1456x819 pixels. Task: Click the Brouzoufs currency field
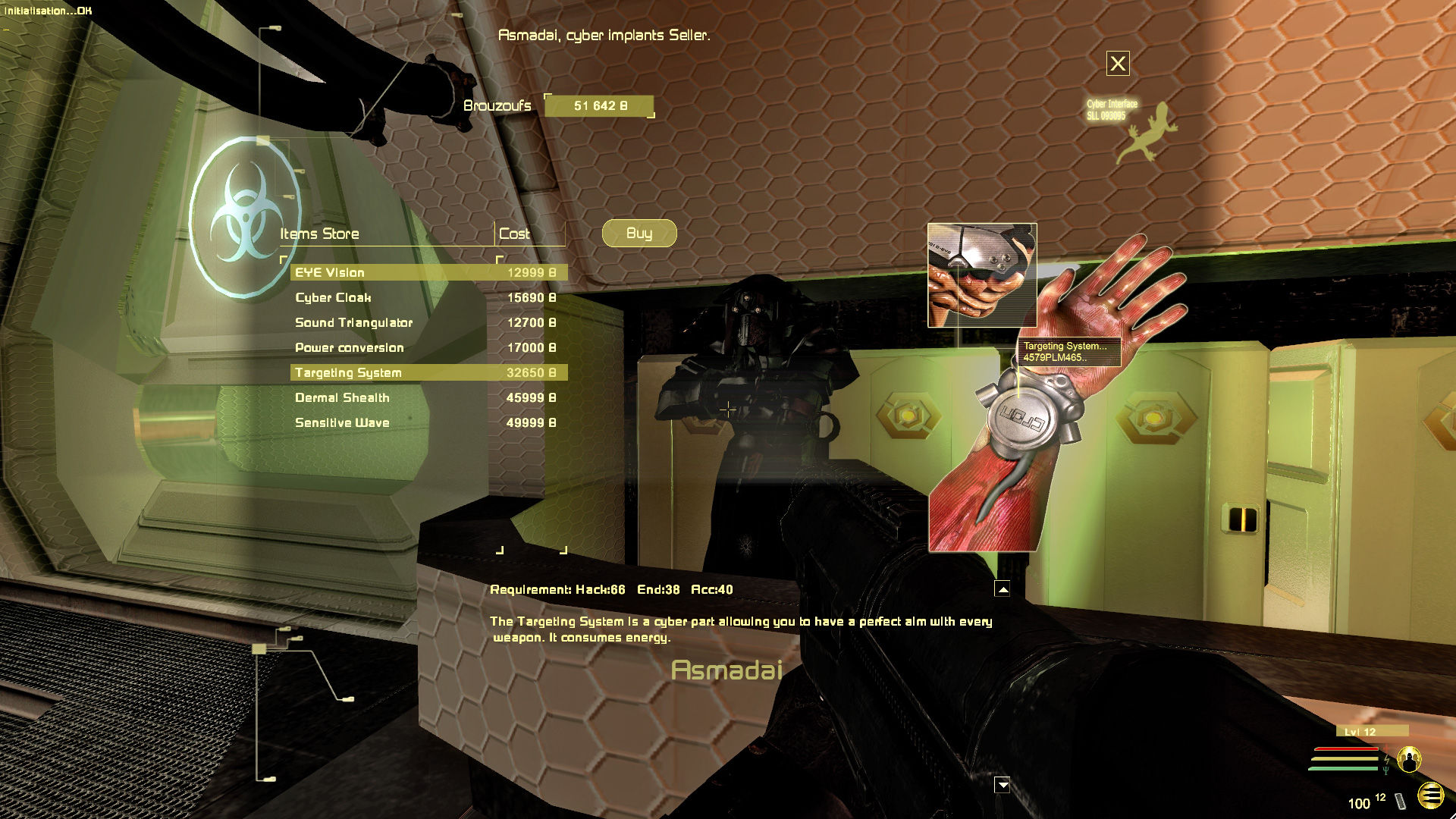pos(598,107)
